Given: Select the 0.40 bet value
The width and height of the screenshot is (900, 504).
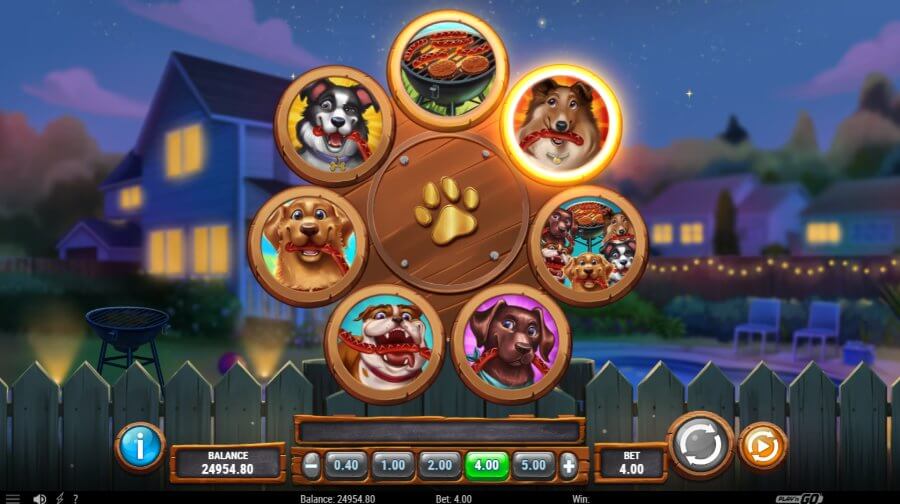Looking at the screenshot, I should pos(345,465).
